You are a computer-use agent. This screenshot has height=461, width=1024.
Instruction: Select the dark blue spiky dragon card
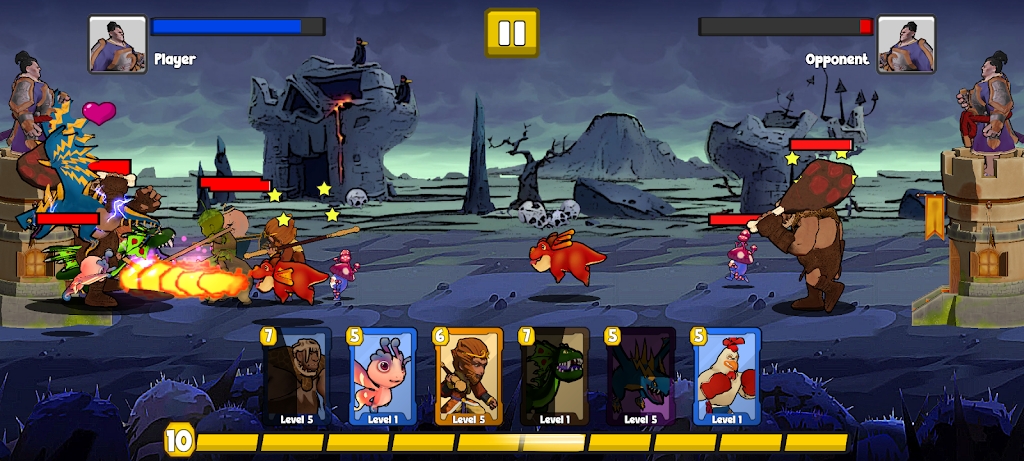pos(641,378)
